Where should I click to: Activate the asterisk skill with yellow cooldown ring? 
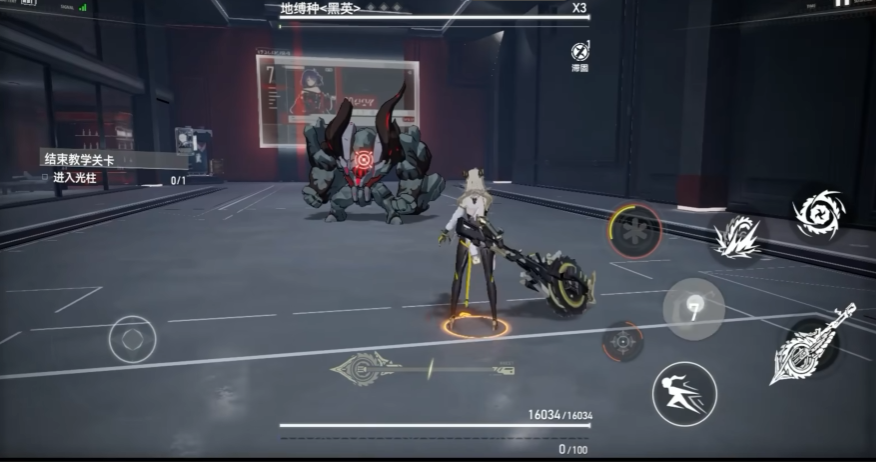[x=635, y=231]
